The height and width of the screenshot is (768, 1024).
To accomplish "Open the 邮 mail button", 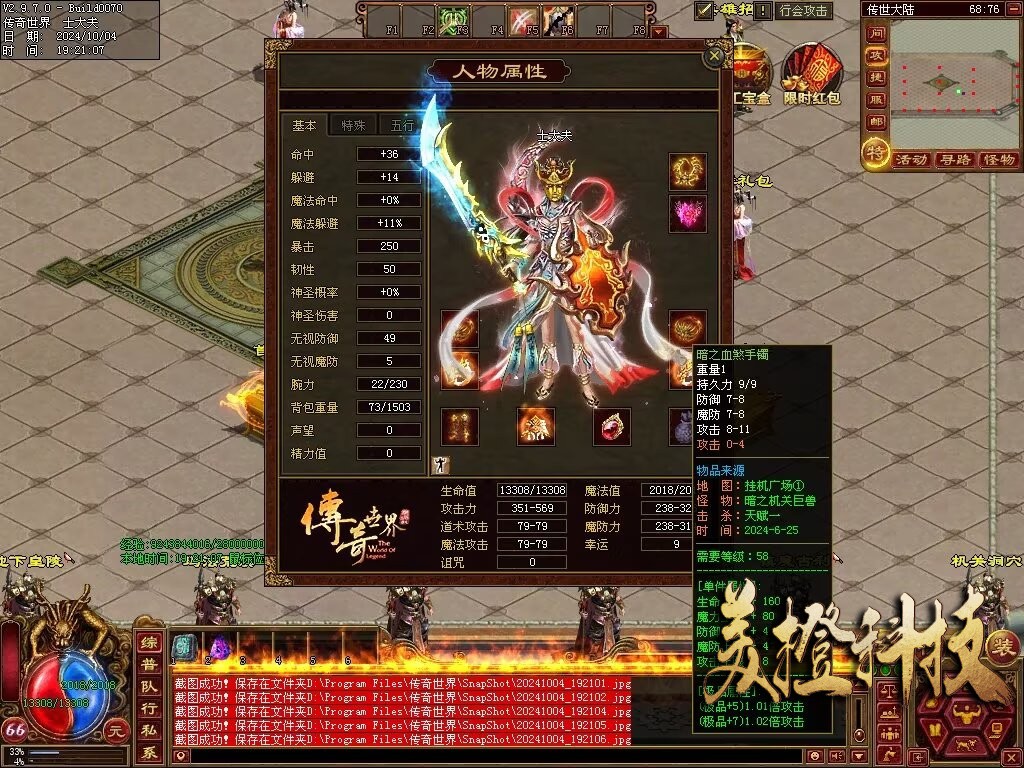I will tap(876, 122).
